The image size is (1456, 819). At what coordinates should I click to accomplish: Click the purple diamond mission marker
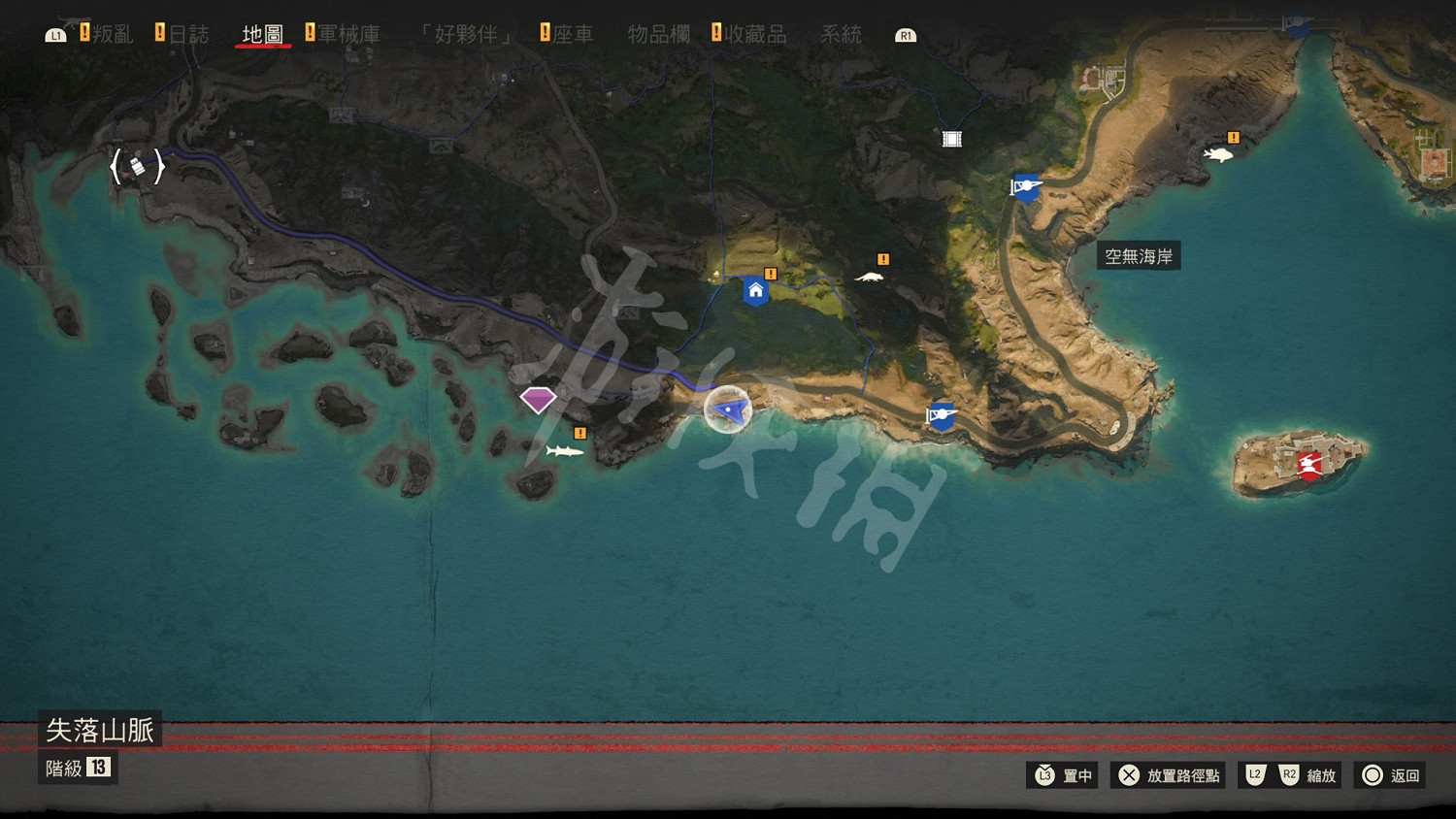tap(539, 398)
